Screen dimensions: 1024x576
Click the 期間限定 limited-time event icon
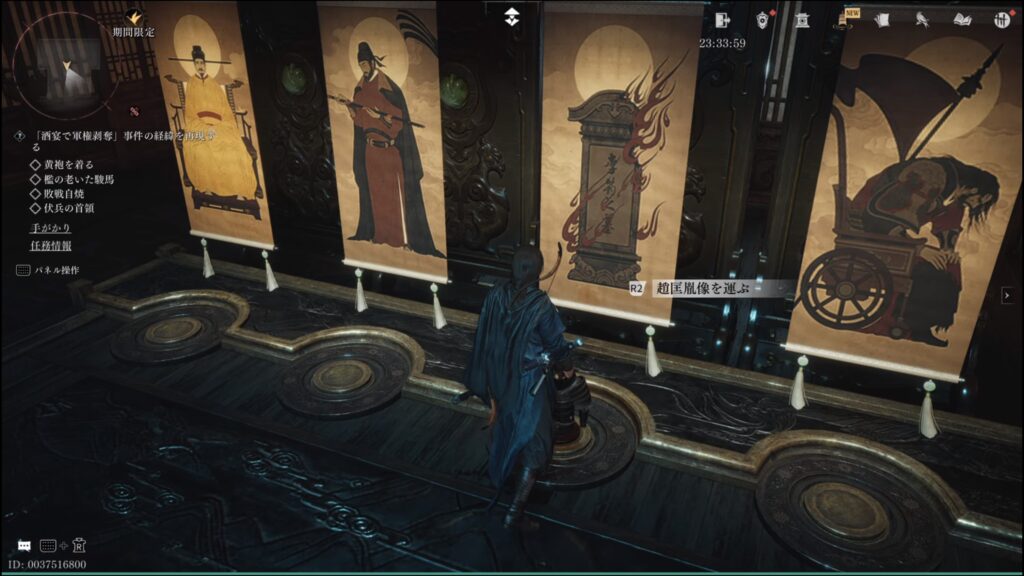(134, 16)
